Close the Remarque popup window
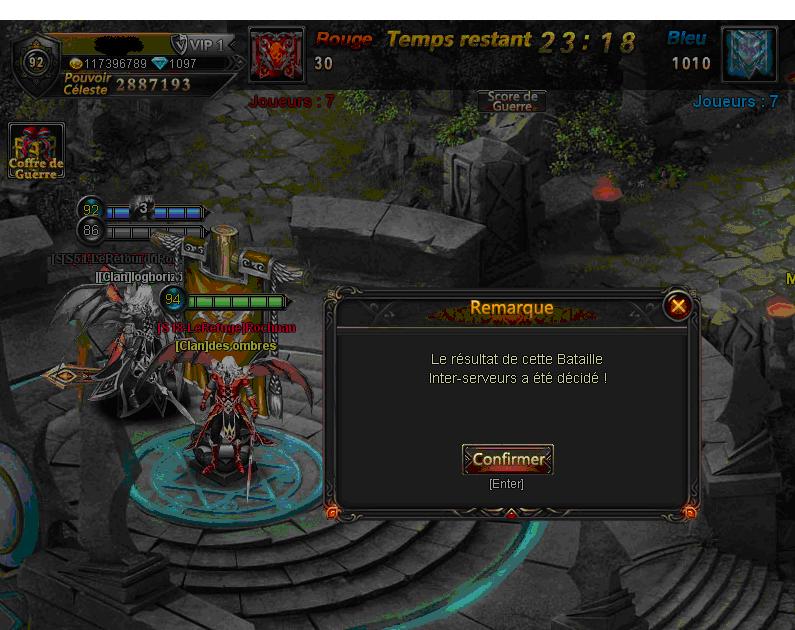This screenshot has height=630, width=795. pyautogui.click(x=678, y=306)
